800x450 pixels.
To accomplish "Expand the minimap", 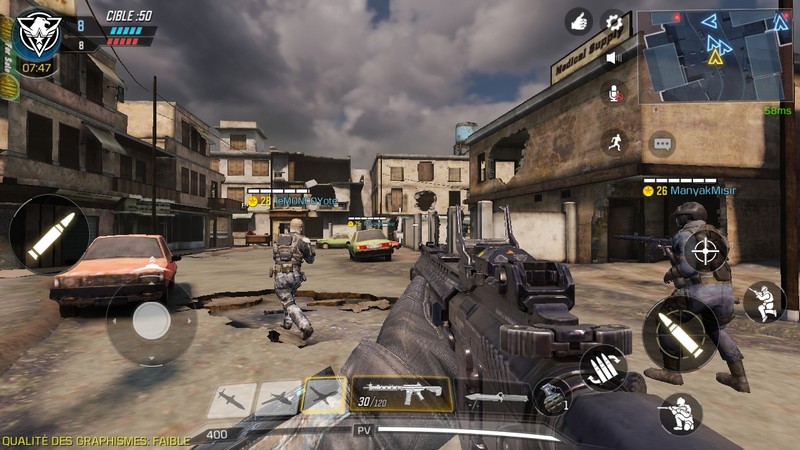I will click(714, 55).
